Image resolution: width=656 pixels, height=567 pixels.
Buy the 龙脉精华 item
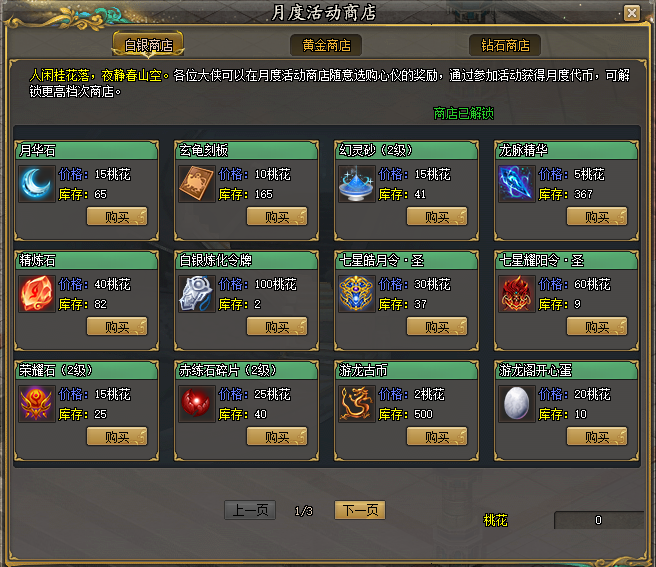click(597, 217)
